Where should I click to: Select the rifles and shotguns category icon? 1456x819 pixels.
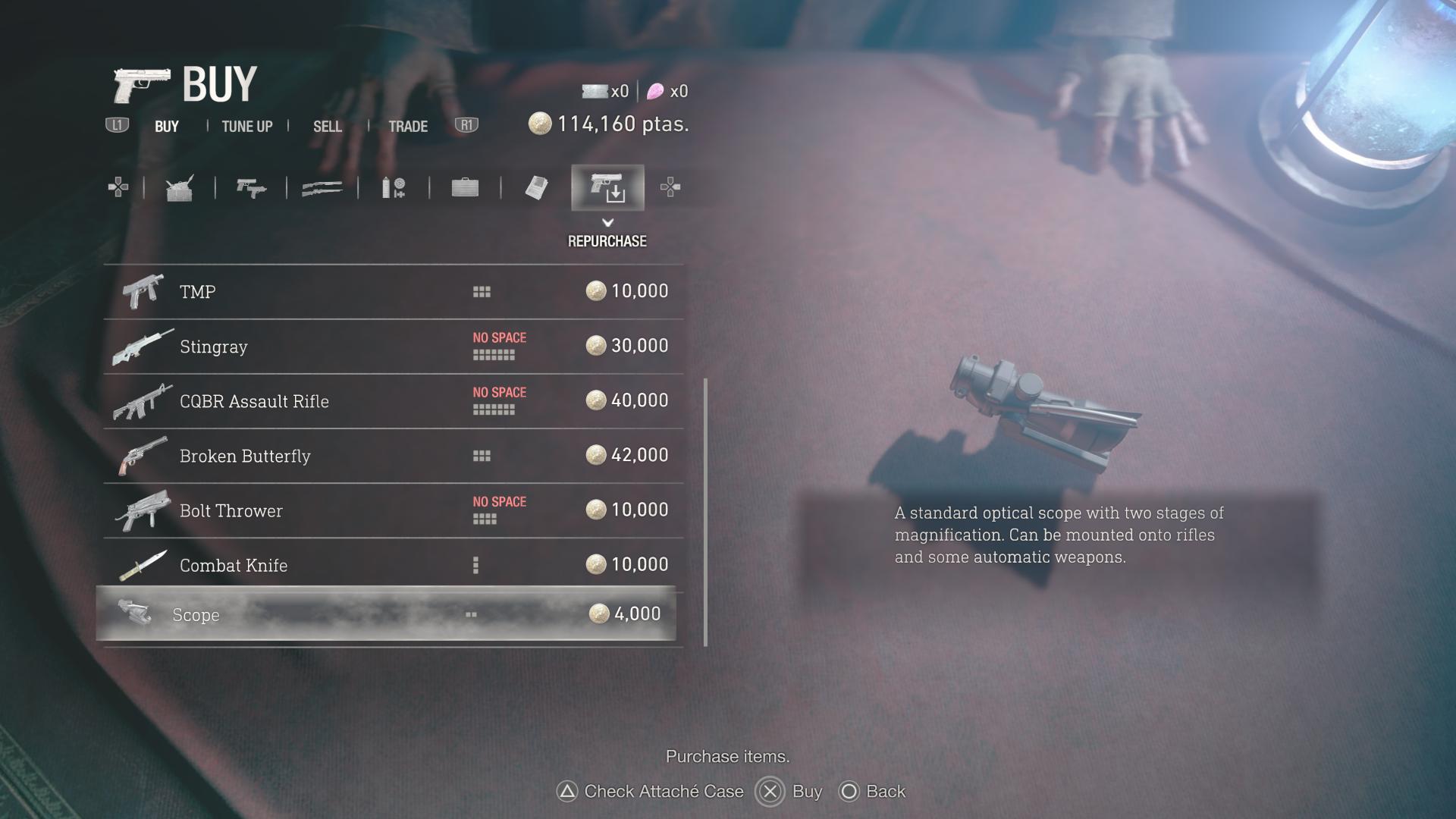click(324, 187)
